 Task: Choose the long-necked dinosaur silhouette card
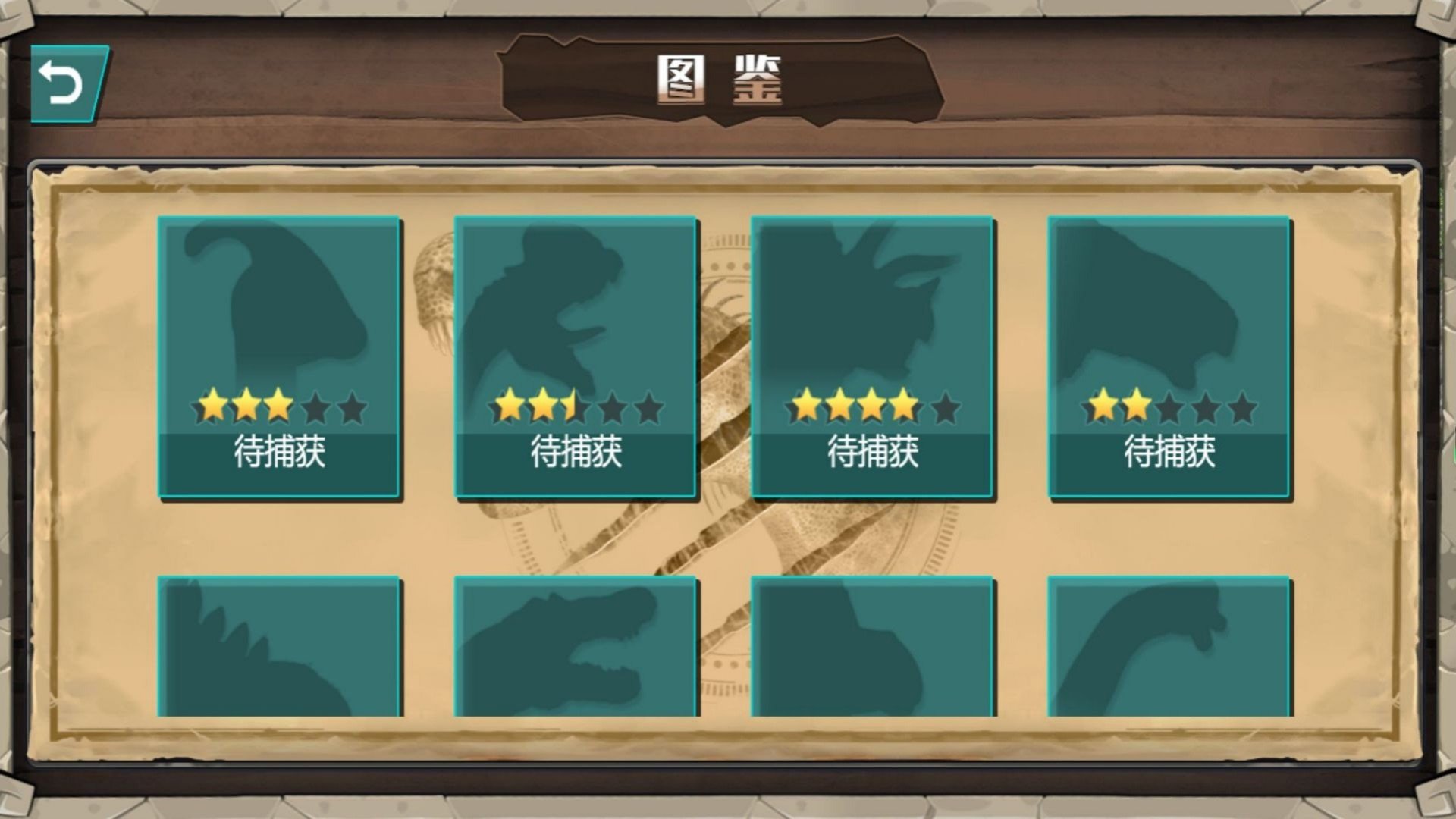1169,648
